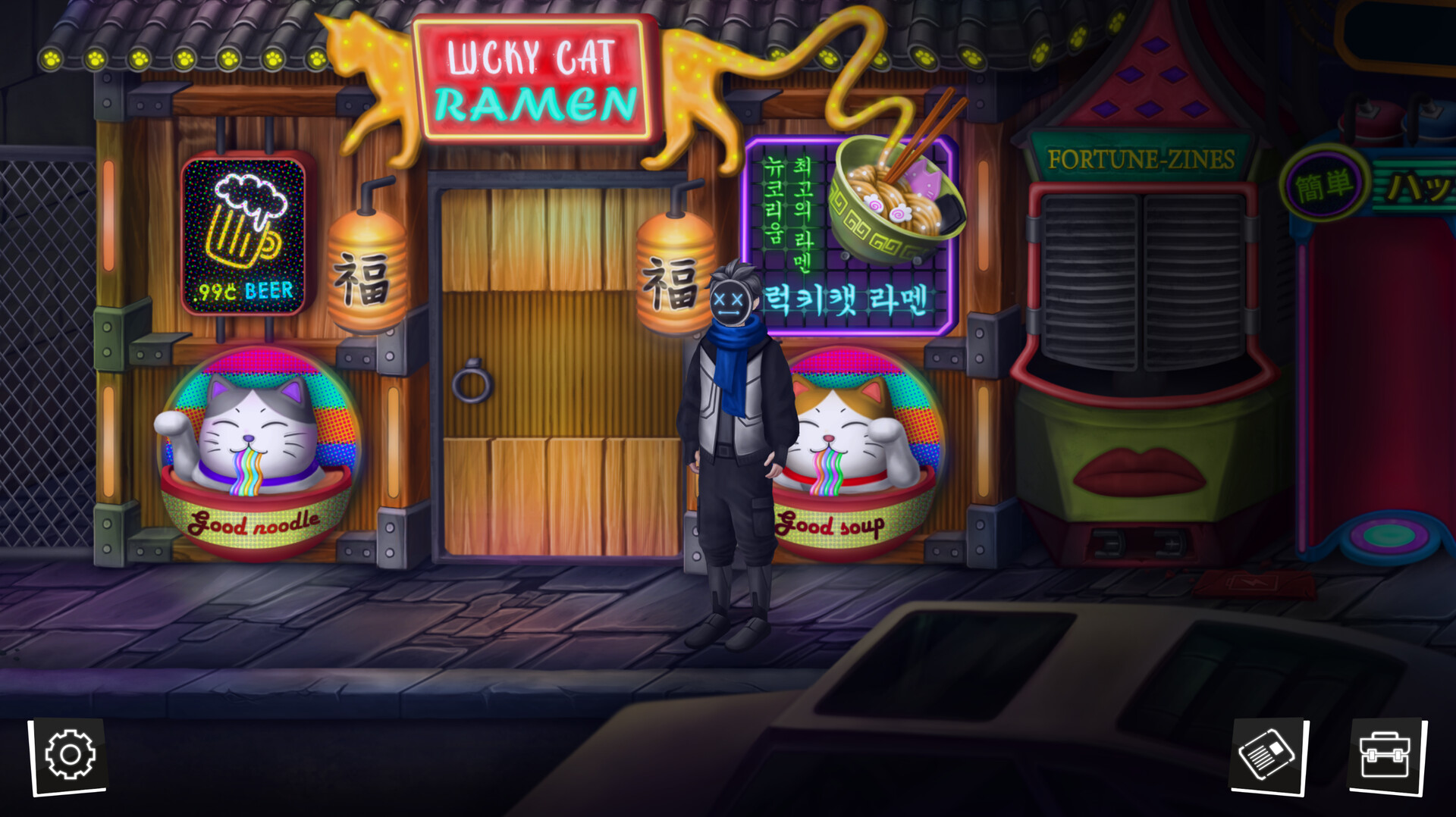
Task: Click the masked character in the scarf
Action: (732, 417)
